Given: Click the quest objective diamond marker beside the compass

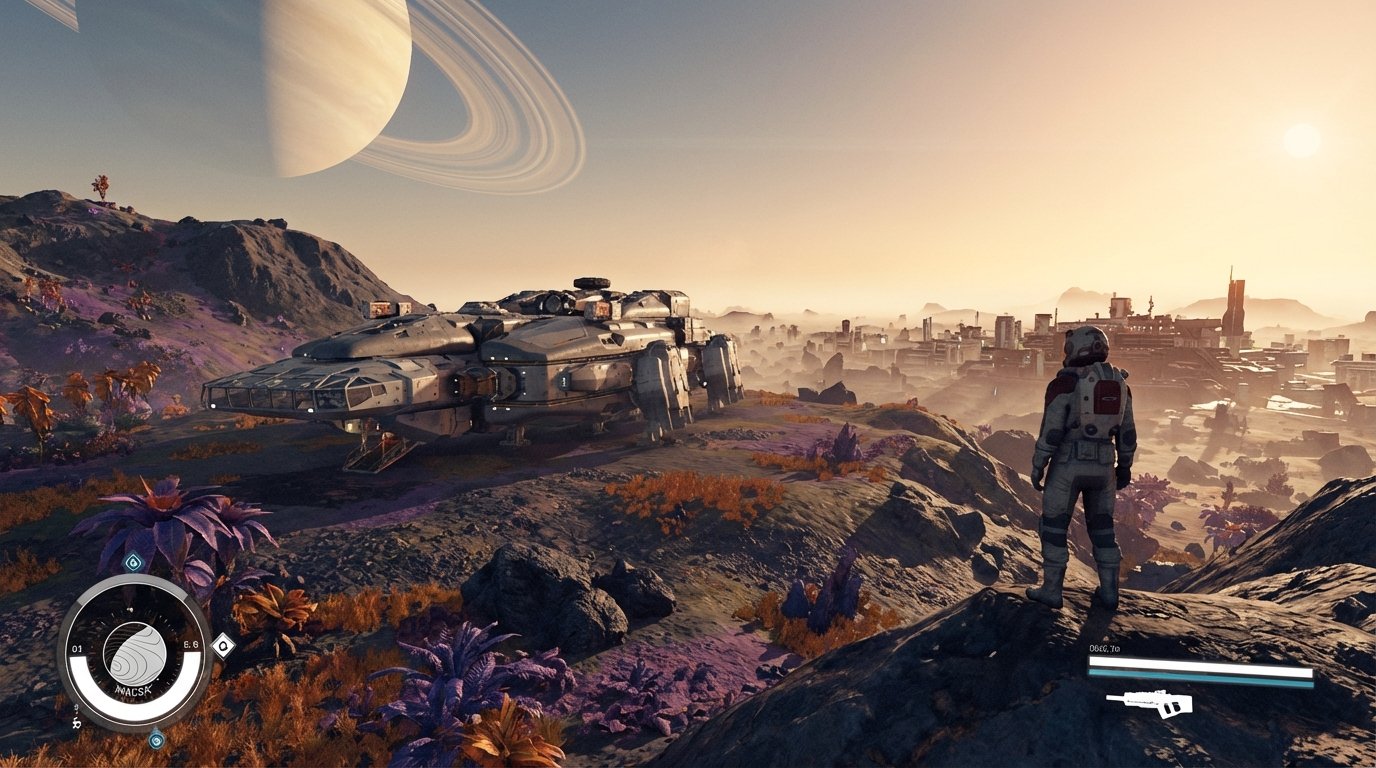Looking at the screenshot, I should (x=224, y=646).
